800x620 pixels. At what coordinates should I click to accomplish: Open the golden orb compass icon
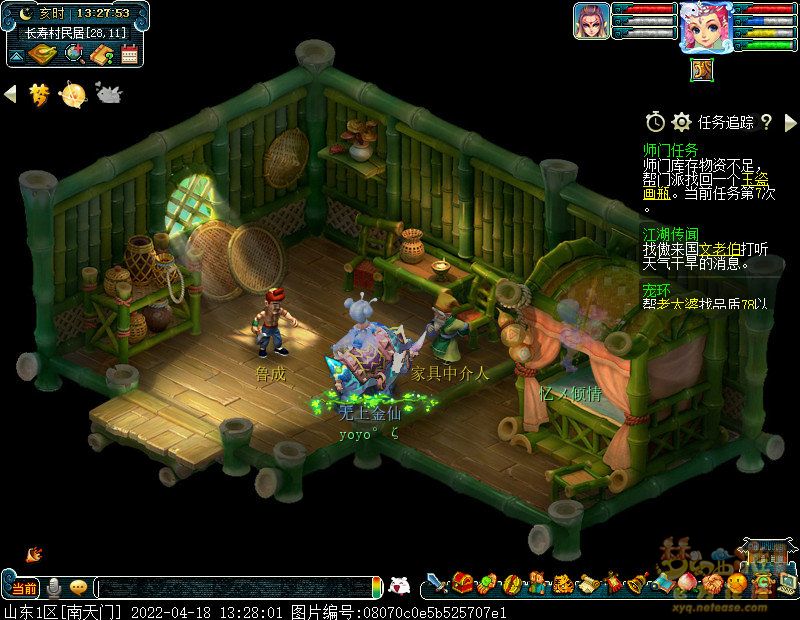pyautogui.click(x=73, y=94)
